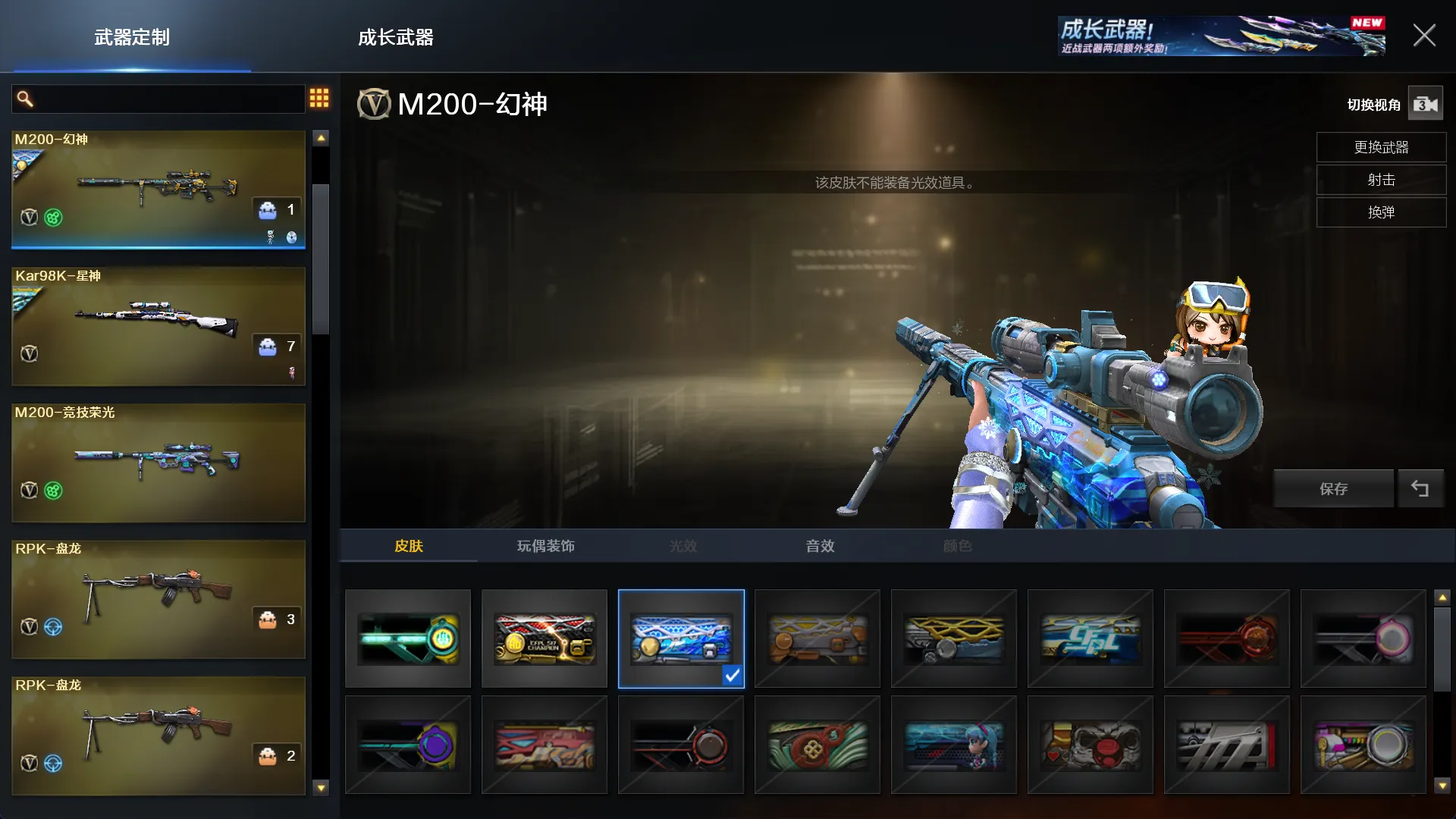Switch to the 音效 tab
The width and height of the screenshot is (1456, 819).
(820, 546)
